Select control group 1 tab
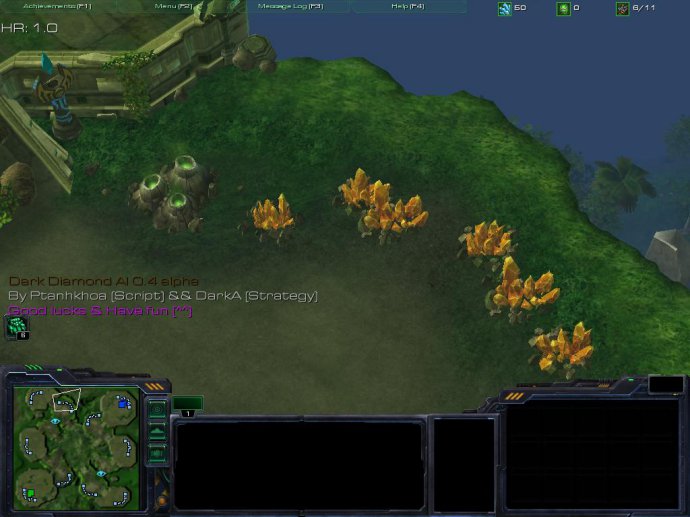 point(187,404)
